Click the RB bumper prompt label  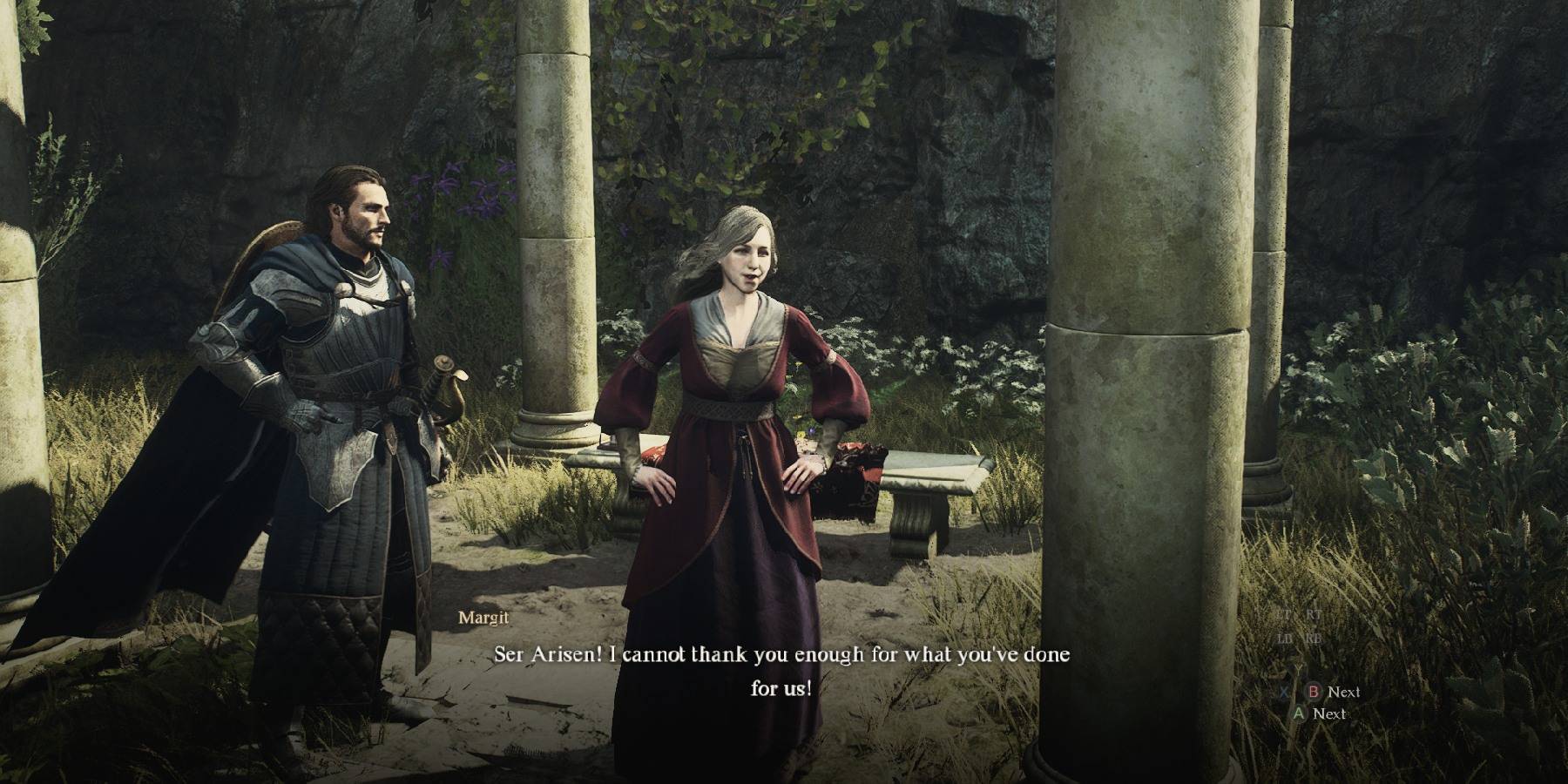[x=1314, y=639]
